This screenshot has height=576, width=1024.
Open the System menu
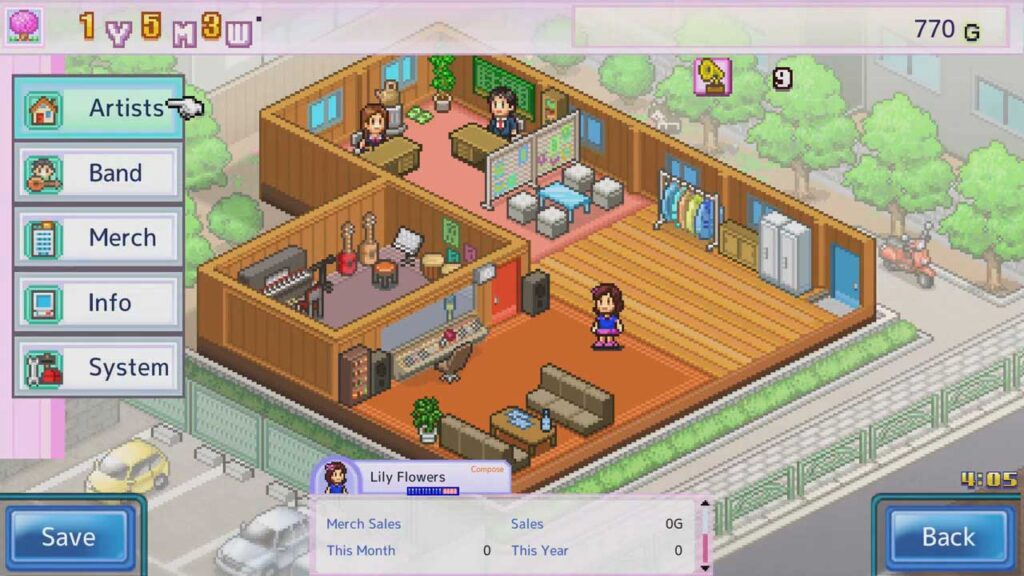[x=98, y=367]
